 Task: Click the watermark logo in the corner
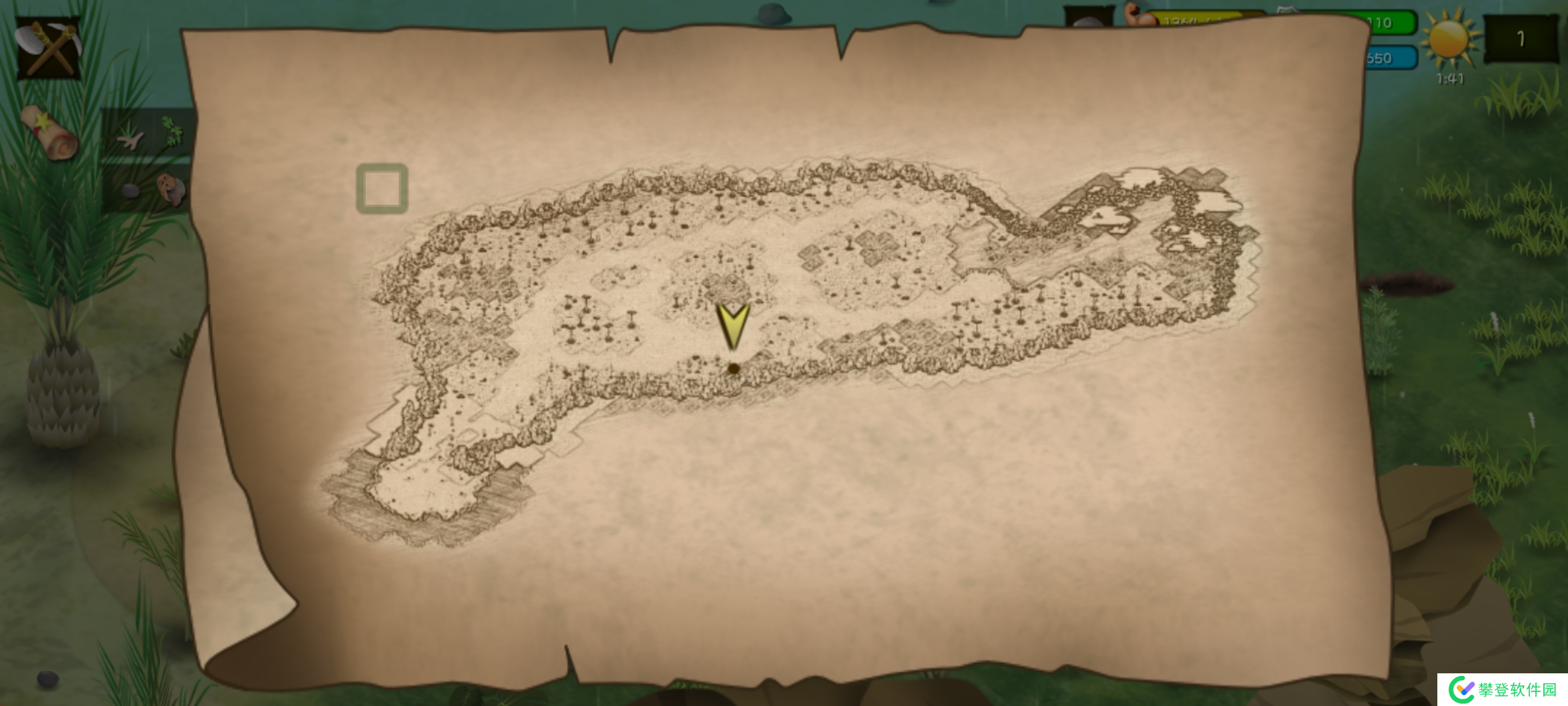click(x=1502, y=690)
